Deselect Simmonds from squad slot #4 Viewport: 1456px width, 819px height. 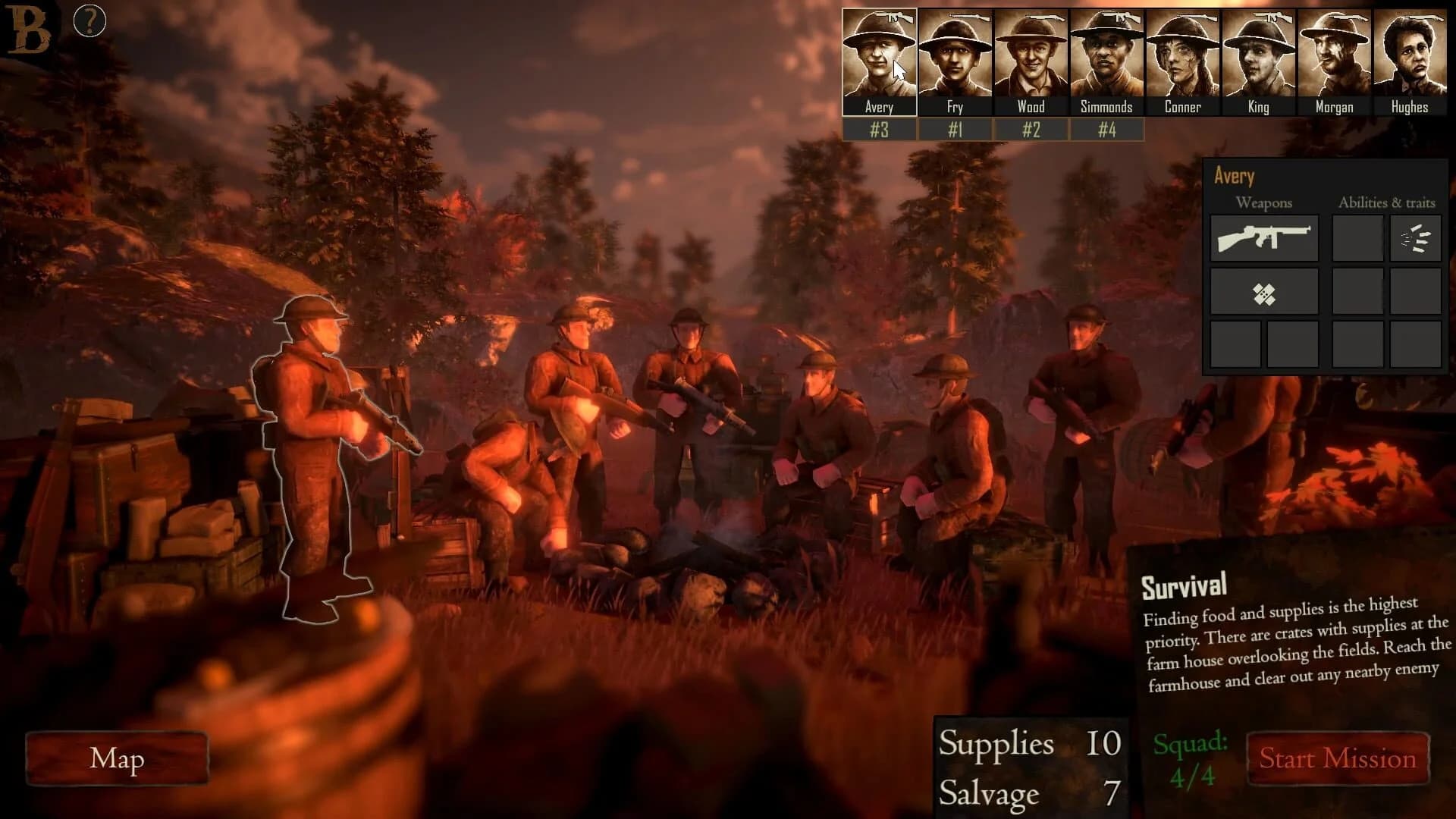pos(1106,129)
